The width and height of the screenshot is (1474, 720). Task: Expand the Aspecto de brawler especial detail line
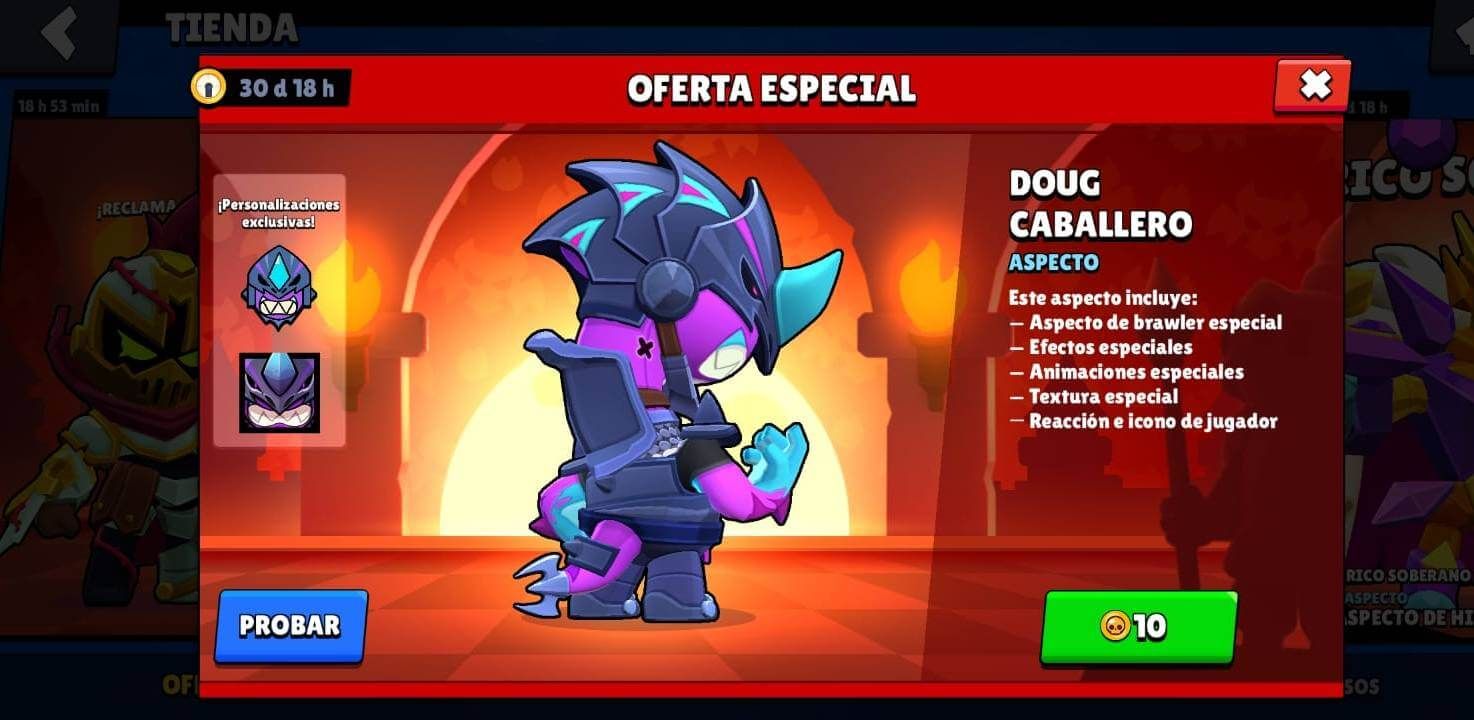[x=1146, y=323]
